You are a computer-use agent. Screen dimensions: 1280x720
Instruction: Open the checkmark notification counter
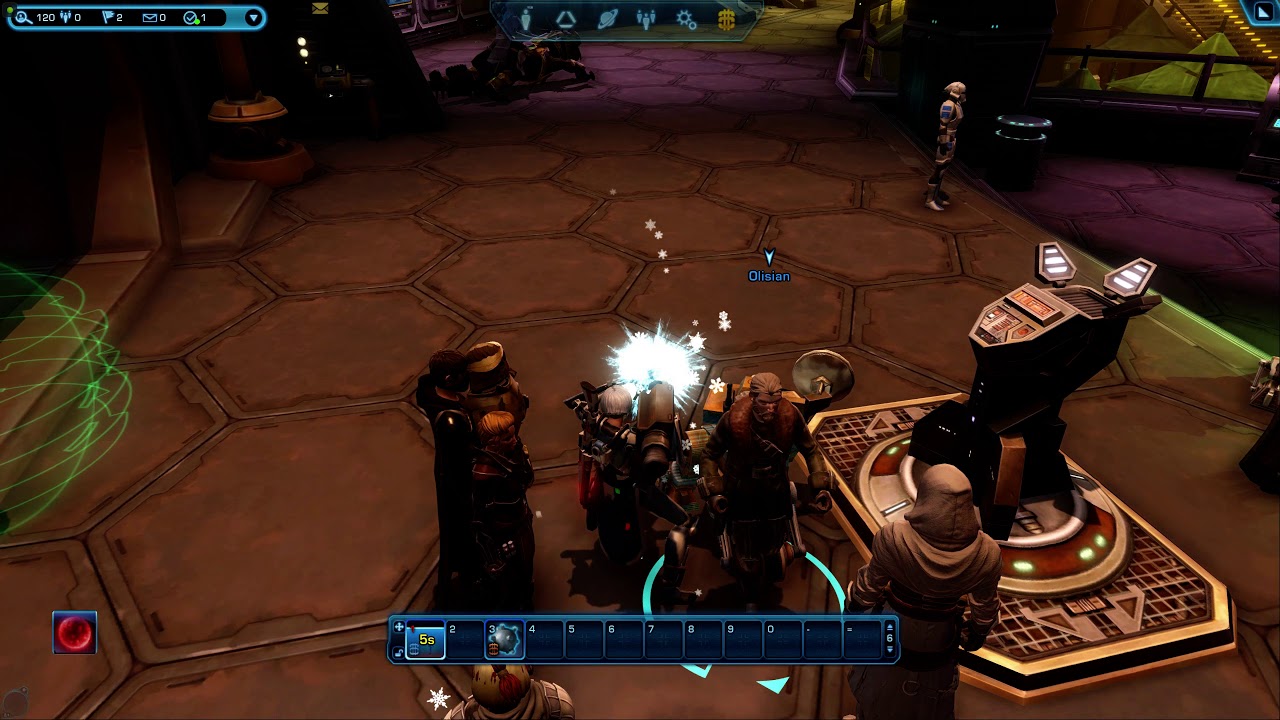(191, 18)
